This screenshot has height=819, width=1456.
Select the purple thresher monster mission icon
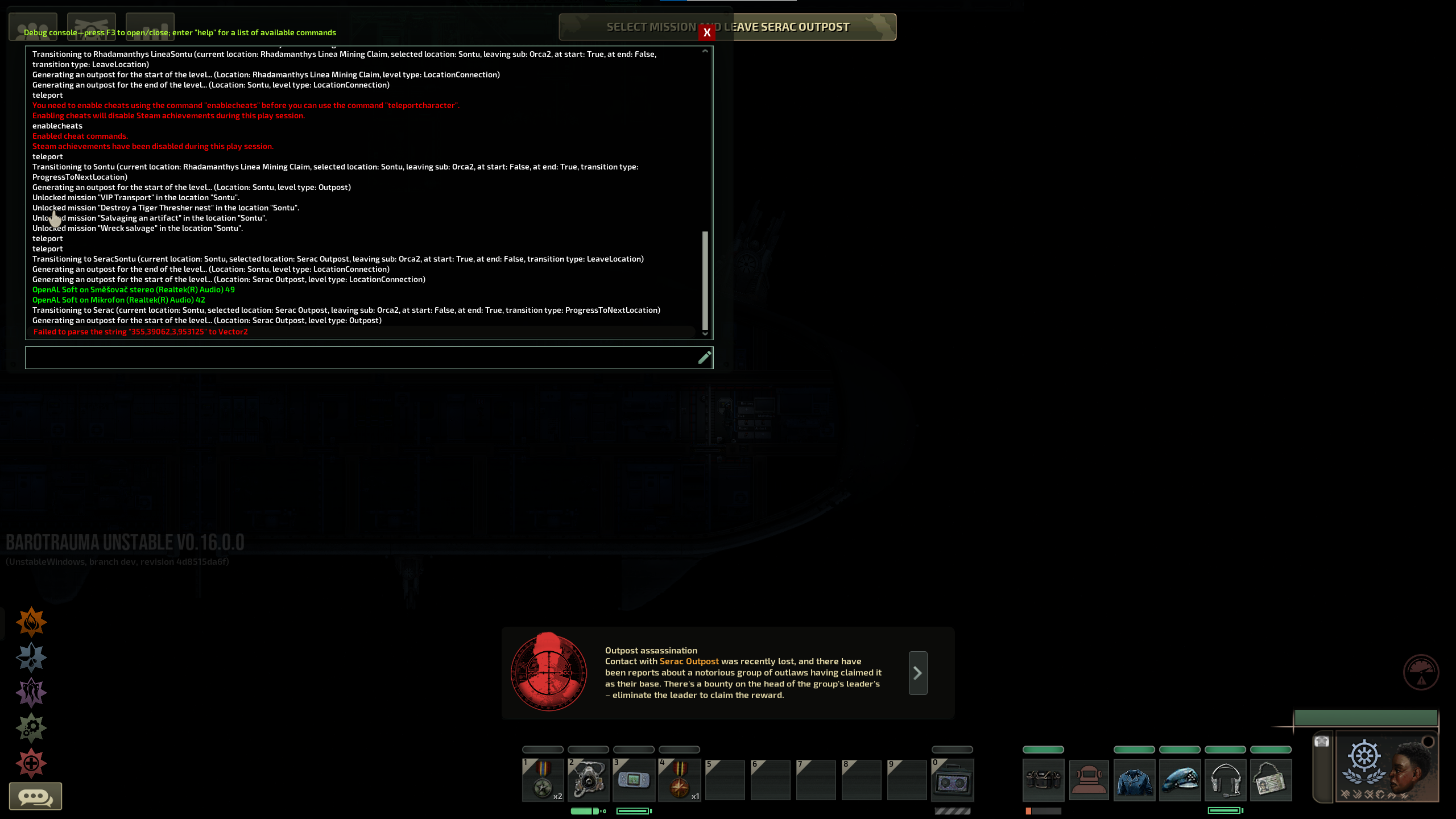coord(31,692)
